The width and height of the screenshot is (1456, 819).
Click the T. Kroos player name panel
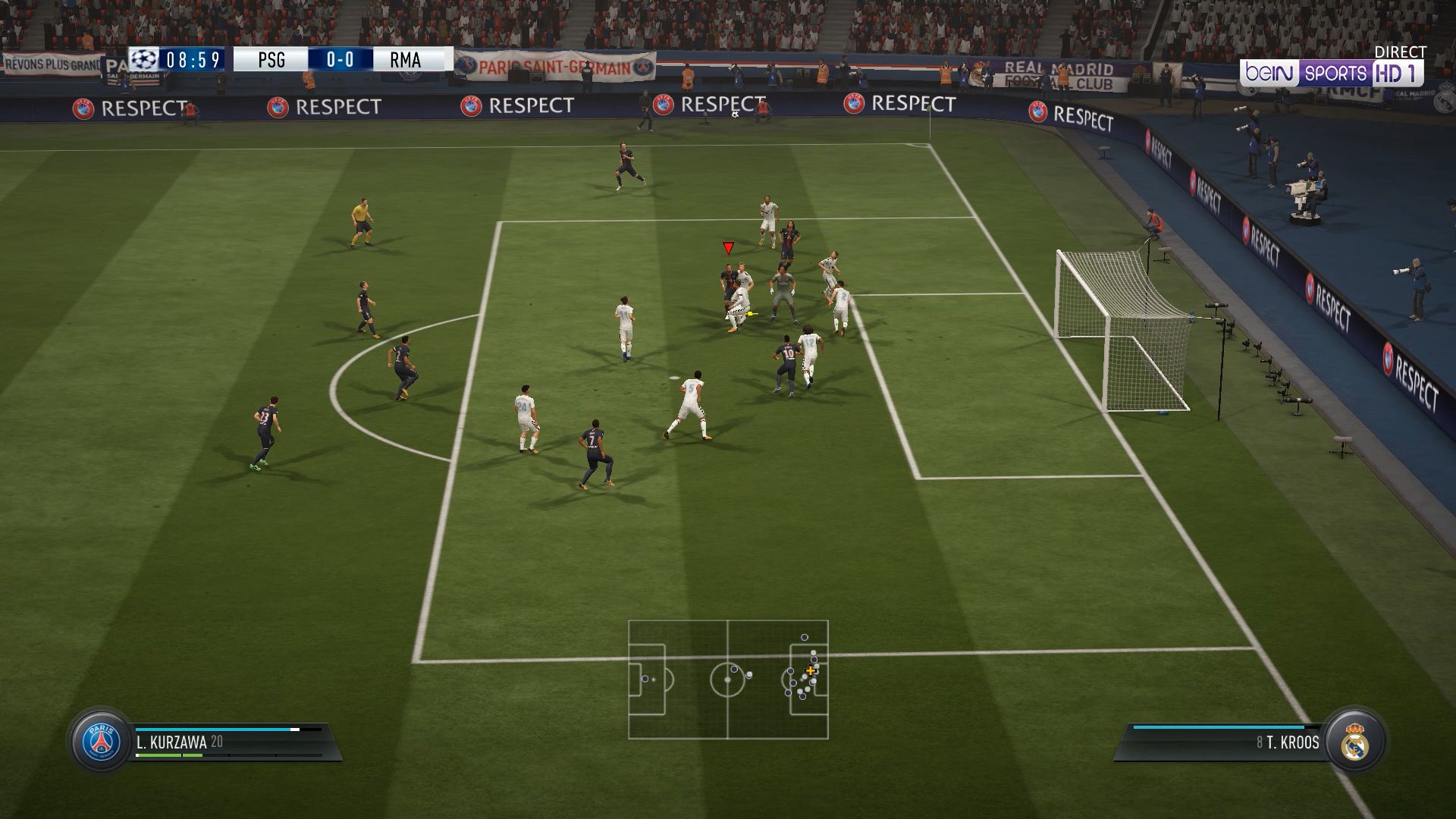pyautogui.click(x=1228, y=742)
